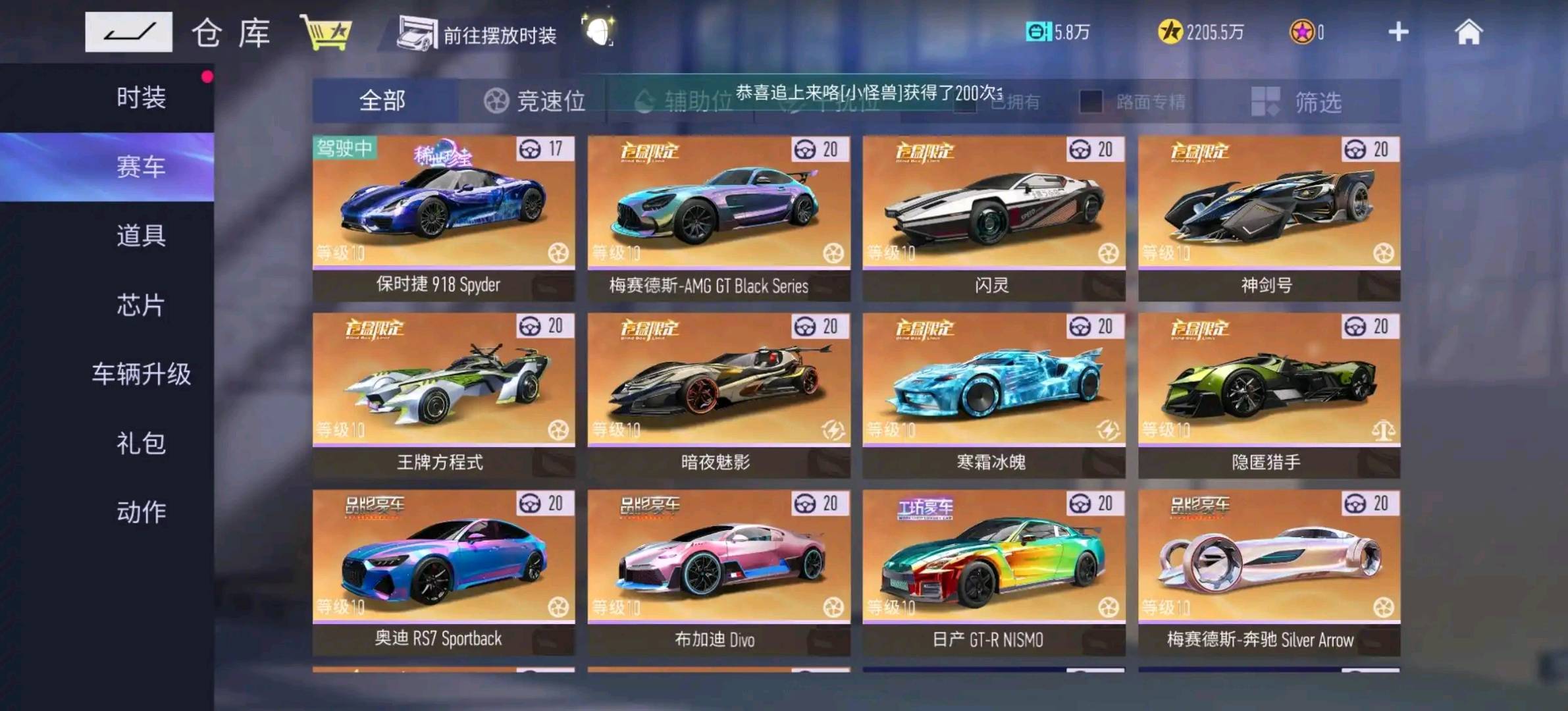
Task: Check the 路面专精 filter box
Action: pos(1090,102)
